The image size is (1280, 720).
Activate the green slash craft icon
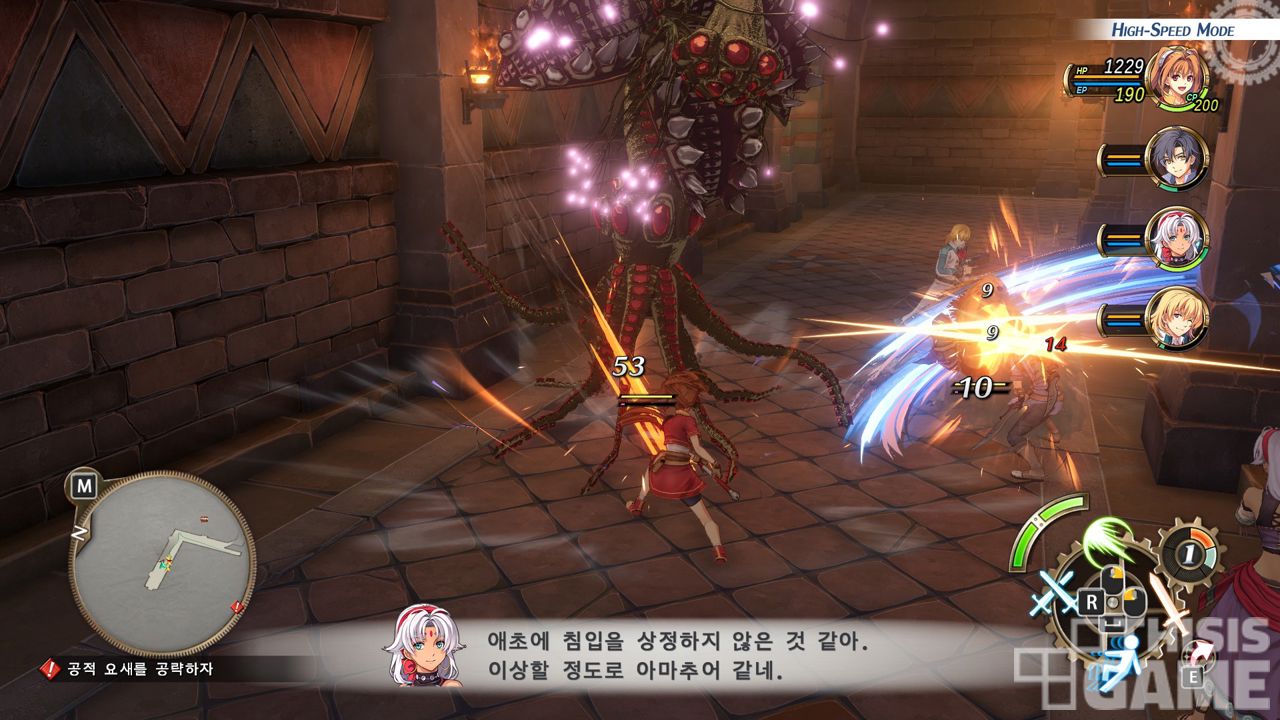pyautogui.click(x=1106, y=538)
